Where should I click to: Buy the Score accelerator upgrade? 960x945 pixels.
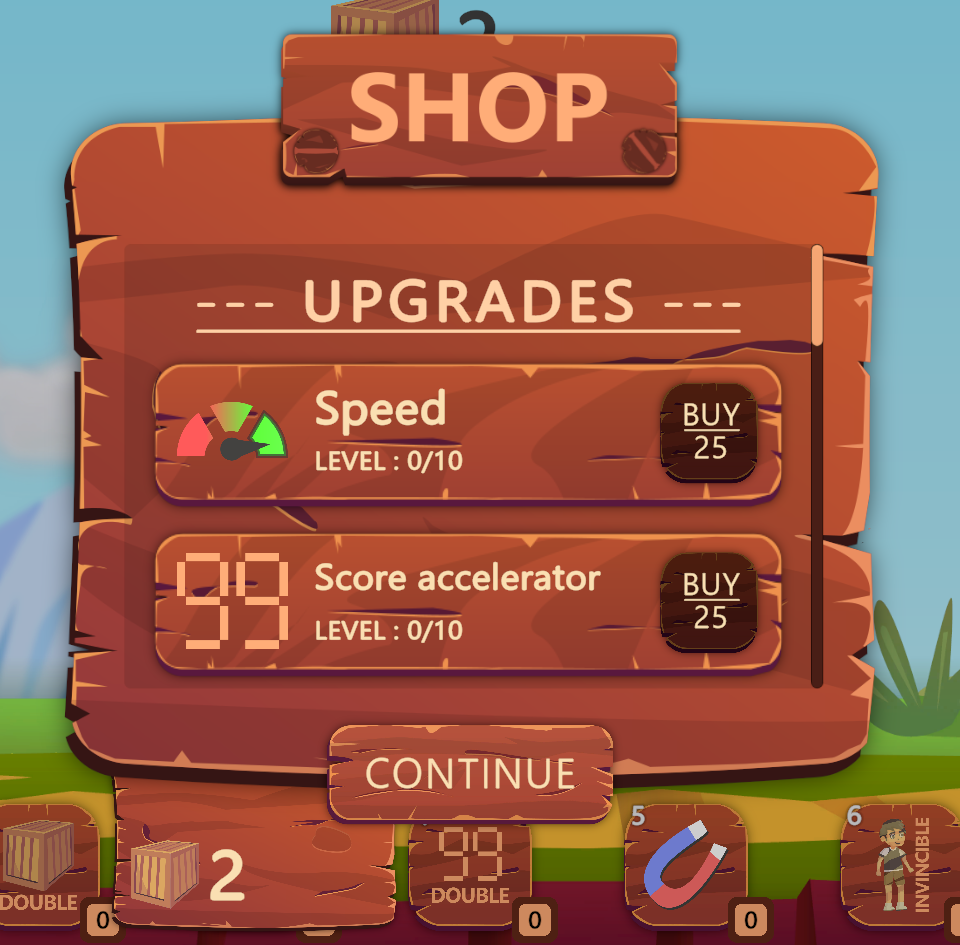coord(709,601)
